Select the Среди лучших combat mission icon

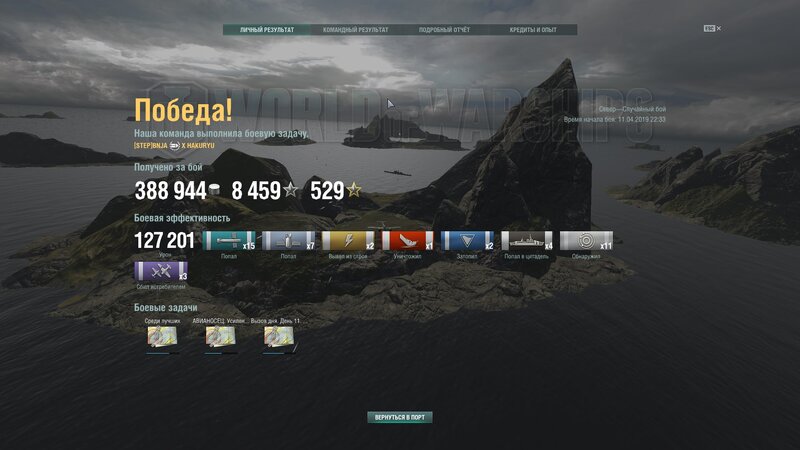coord(162,337)
